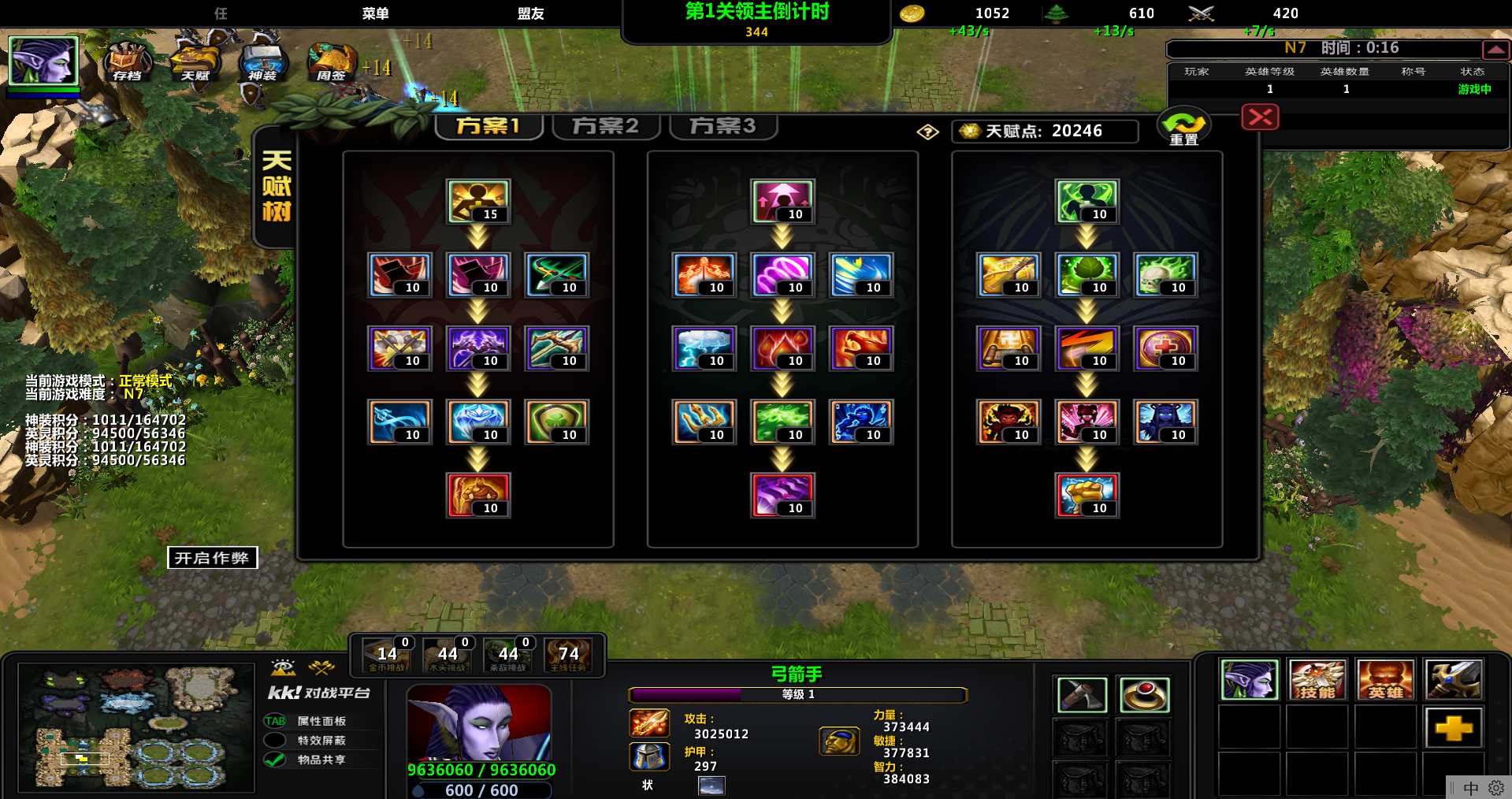Open the 神装 gear icon

pyautogui.click(x=262, y=61)
